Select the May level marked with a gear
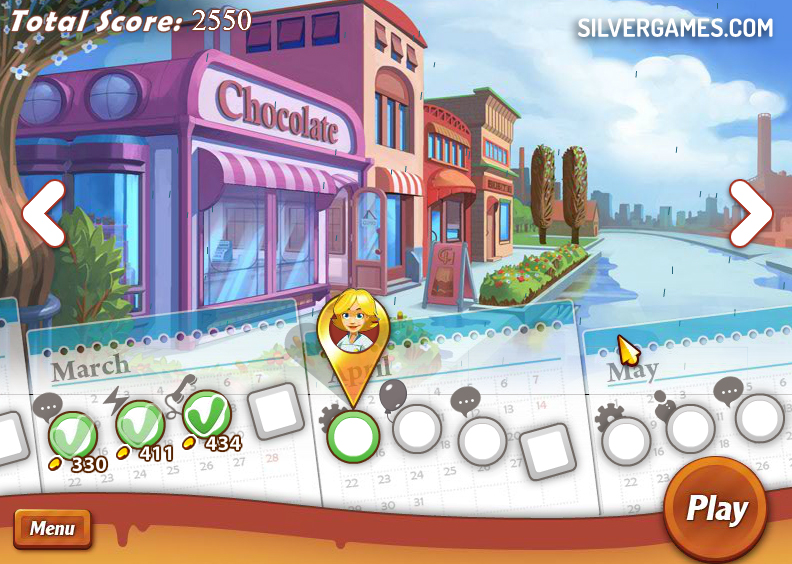Image resolution: width=792 pixels, height=564 pixels. [627, 441]
